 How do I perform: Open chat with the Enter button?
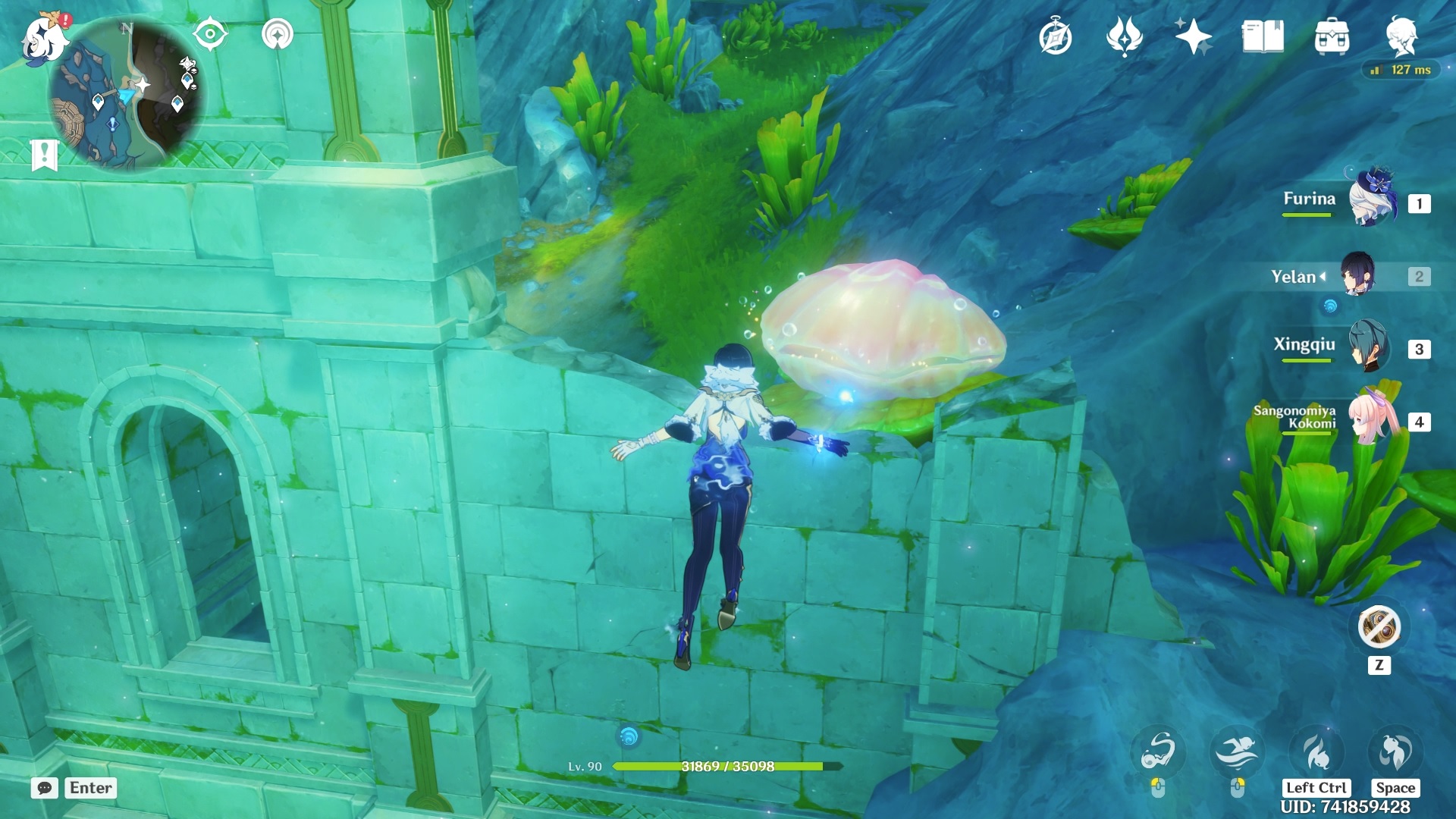coord(90,787)
